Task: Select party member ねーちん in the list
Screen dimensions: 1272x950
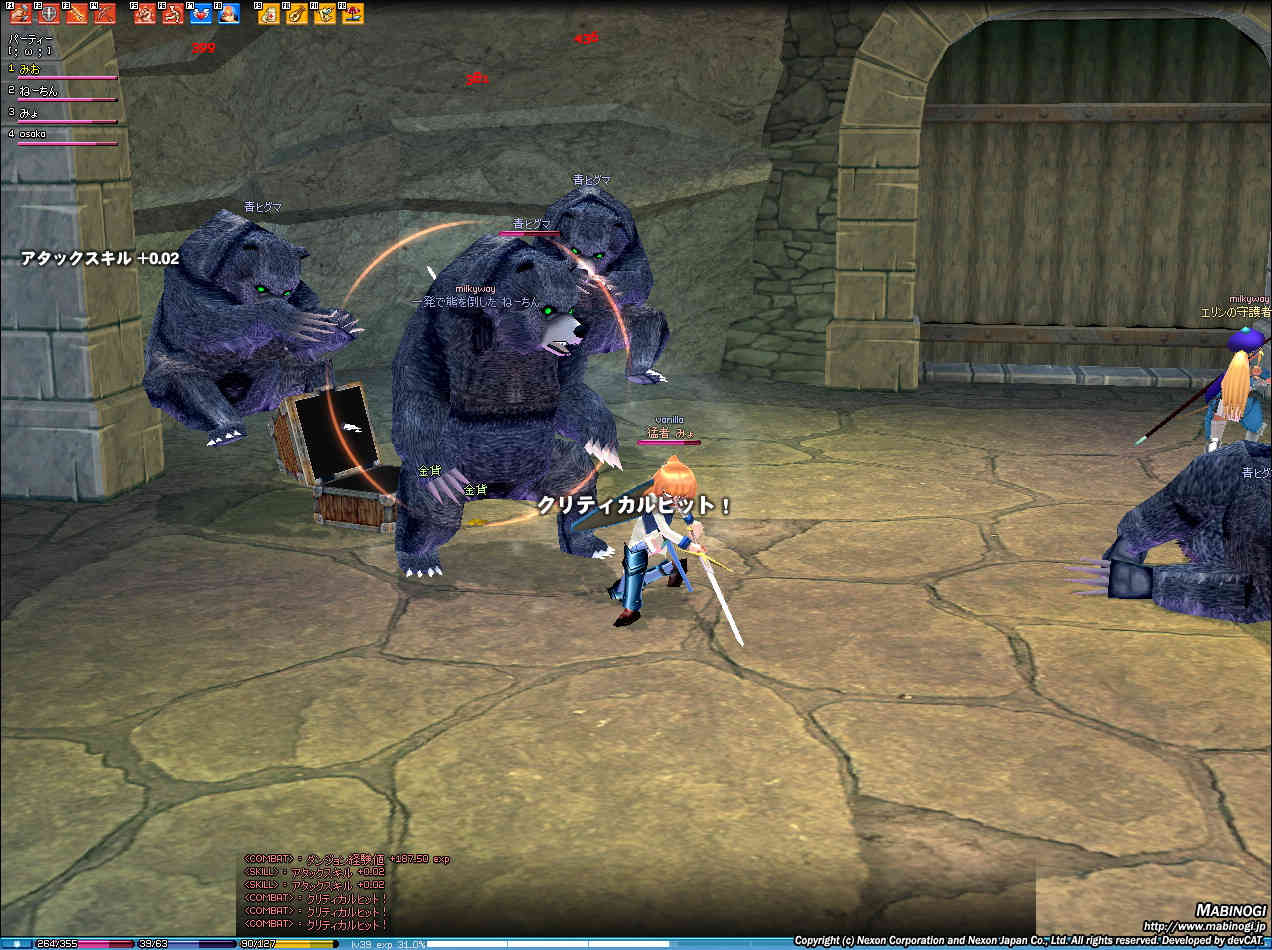Action: click(x=38, y=91)
